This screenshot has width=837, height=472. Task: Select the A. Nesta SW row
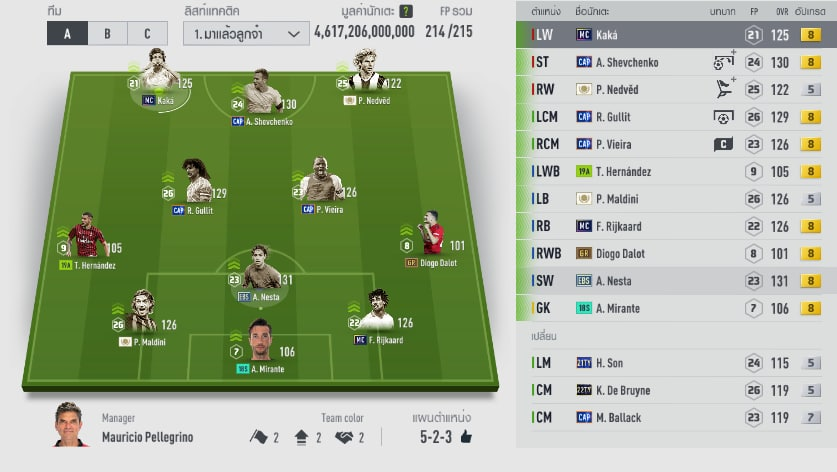point(676,281)
